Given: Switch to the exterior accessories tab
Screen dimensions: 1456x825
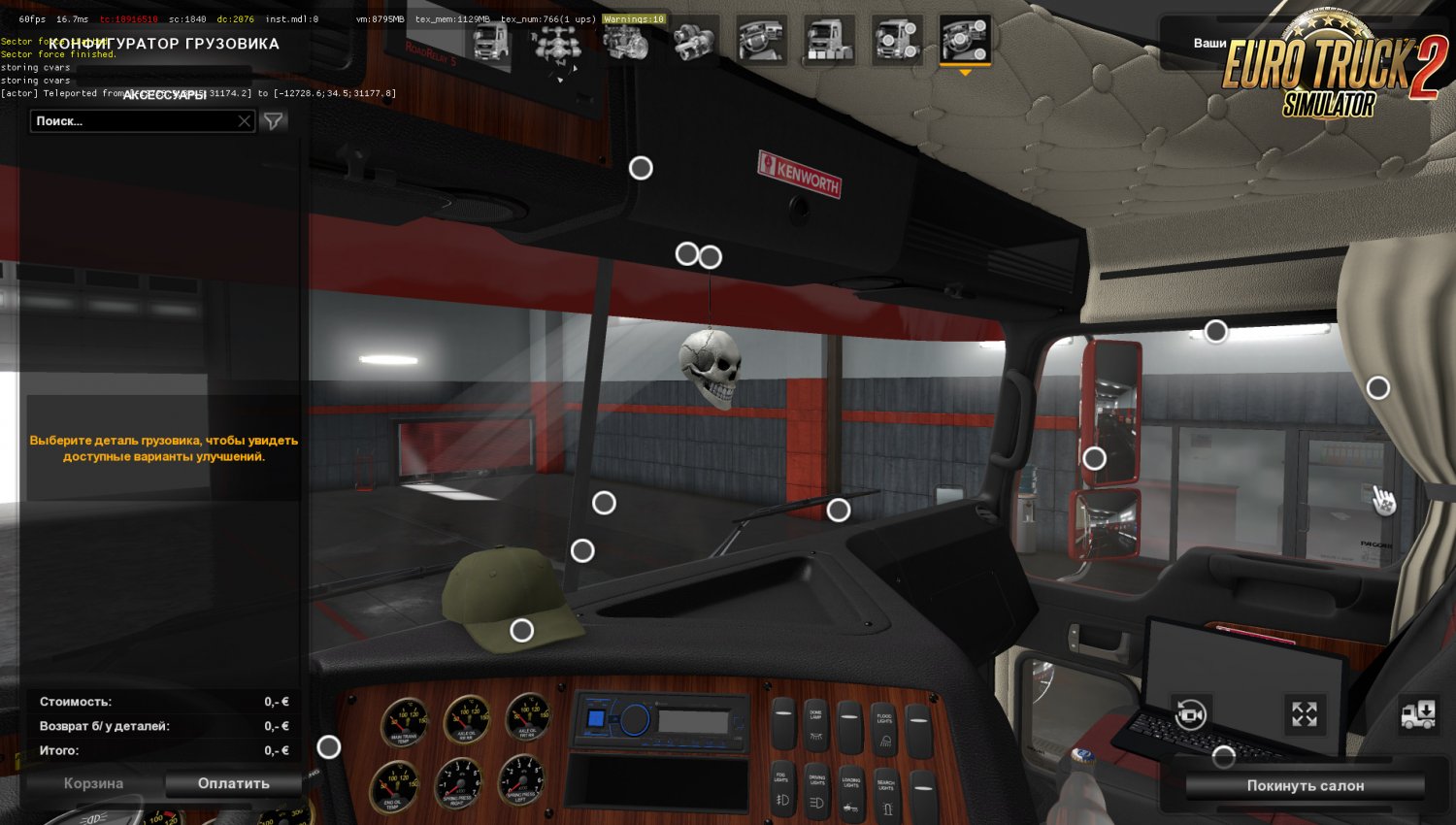Looking at the screenshot, I should tap(897, 43).
